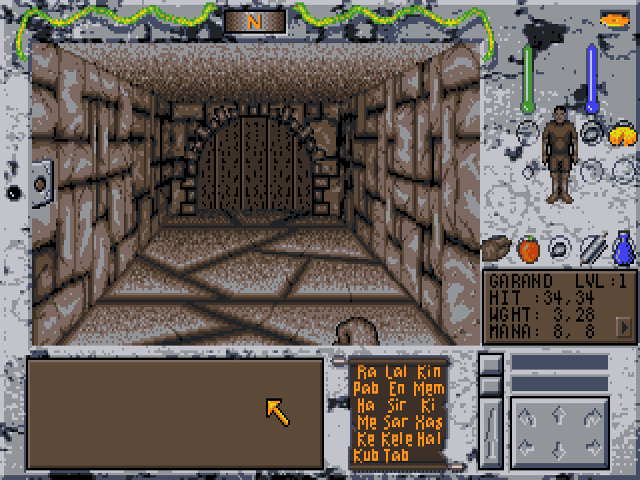640x480 pixels.
Task: Pick the blue potion flask
Action: (x=623, y=247)
